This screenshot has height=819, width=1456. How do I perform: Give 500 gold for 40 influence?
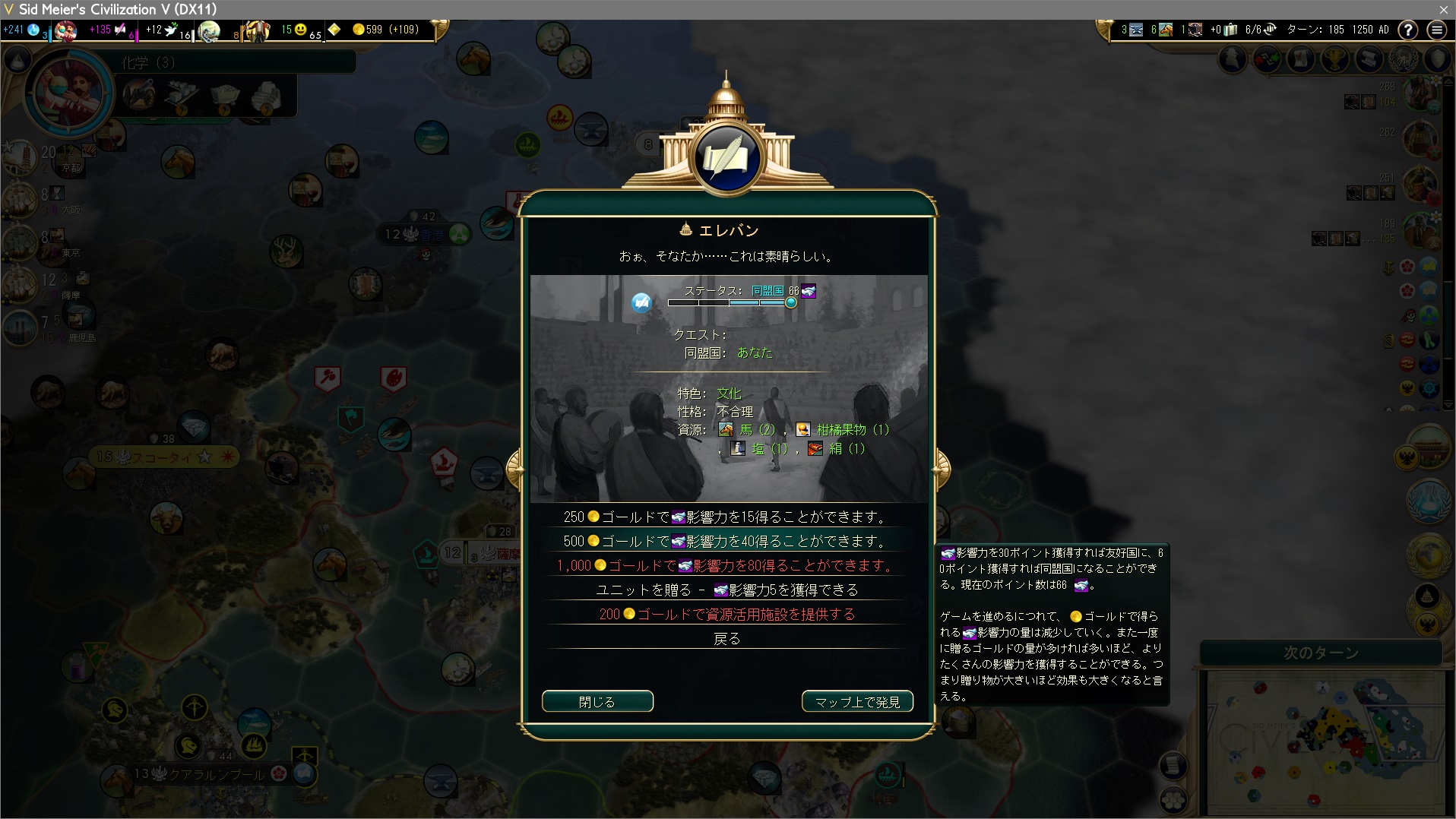pyautogui.click(x=726, y=542)
